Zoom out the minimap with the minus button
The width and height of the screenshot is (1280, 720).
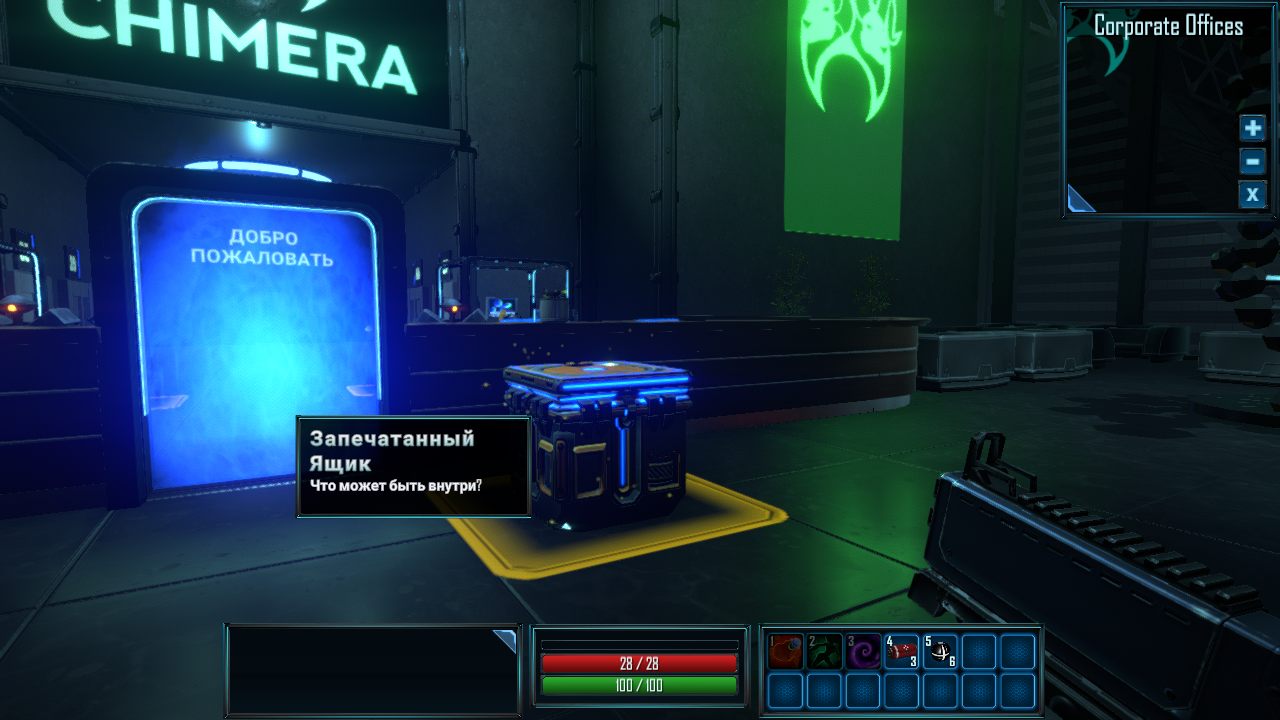point(1252,161)
